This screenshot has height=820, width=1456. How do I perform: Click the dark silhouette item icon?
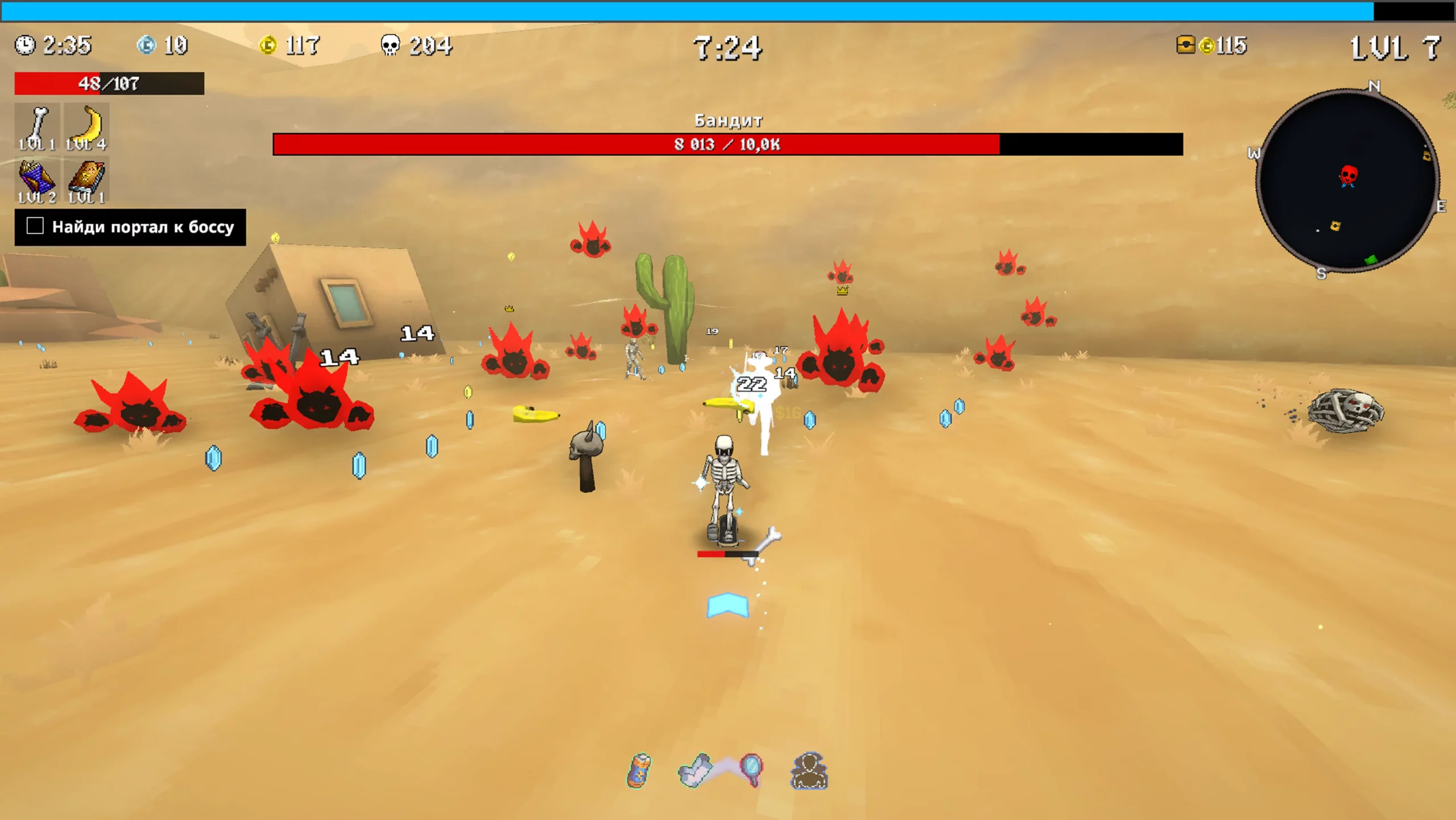(809, 770)
